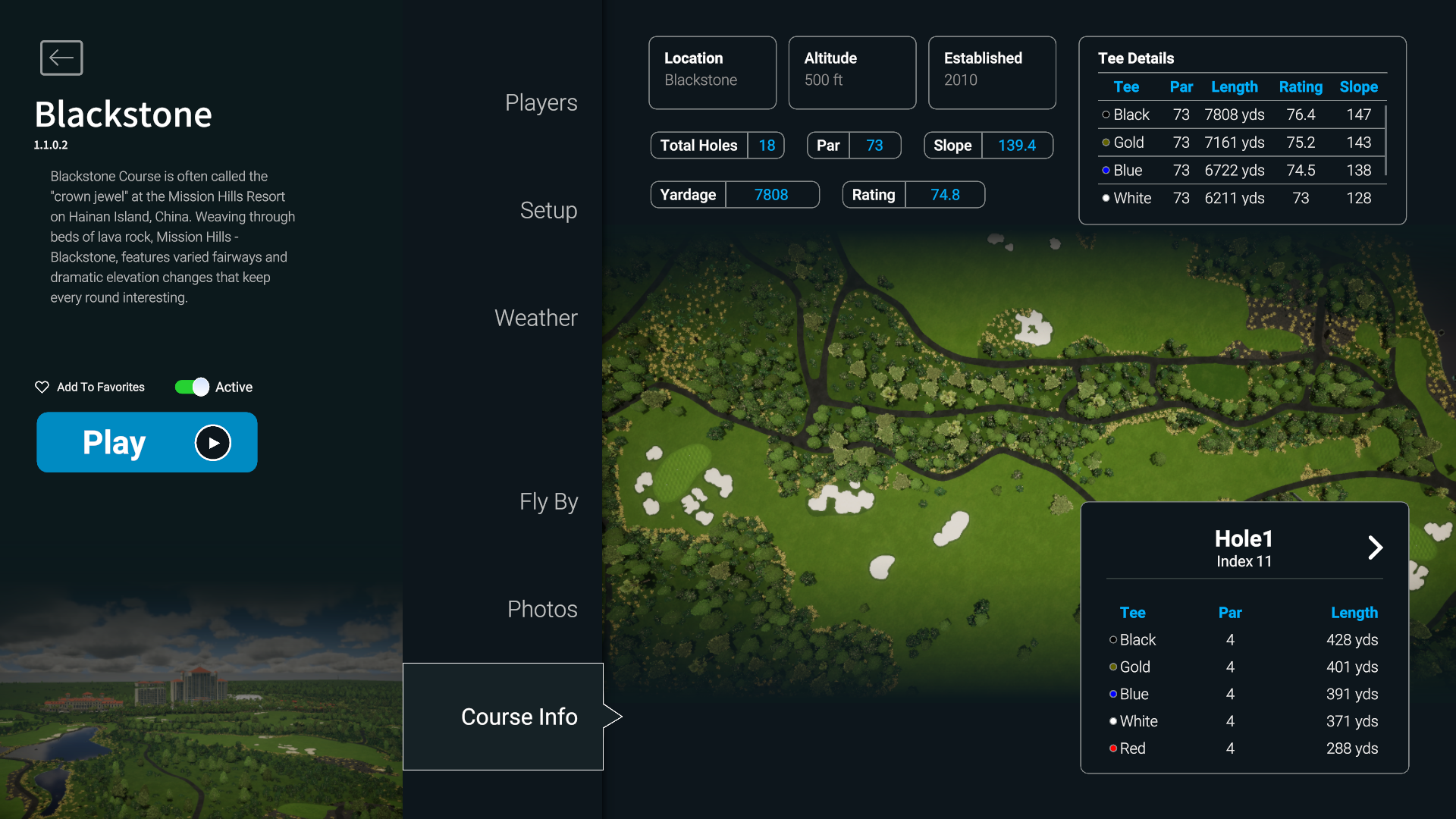Screen dimensions: 1456x819
Task: Switch to the Course Info tab
Action: 519,716
